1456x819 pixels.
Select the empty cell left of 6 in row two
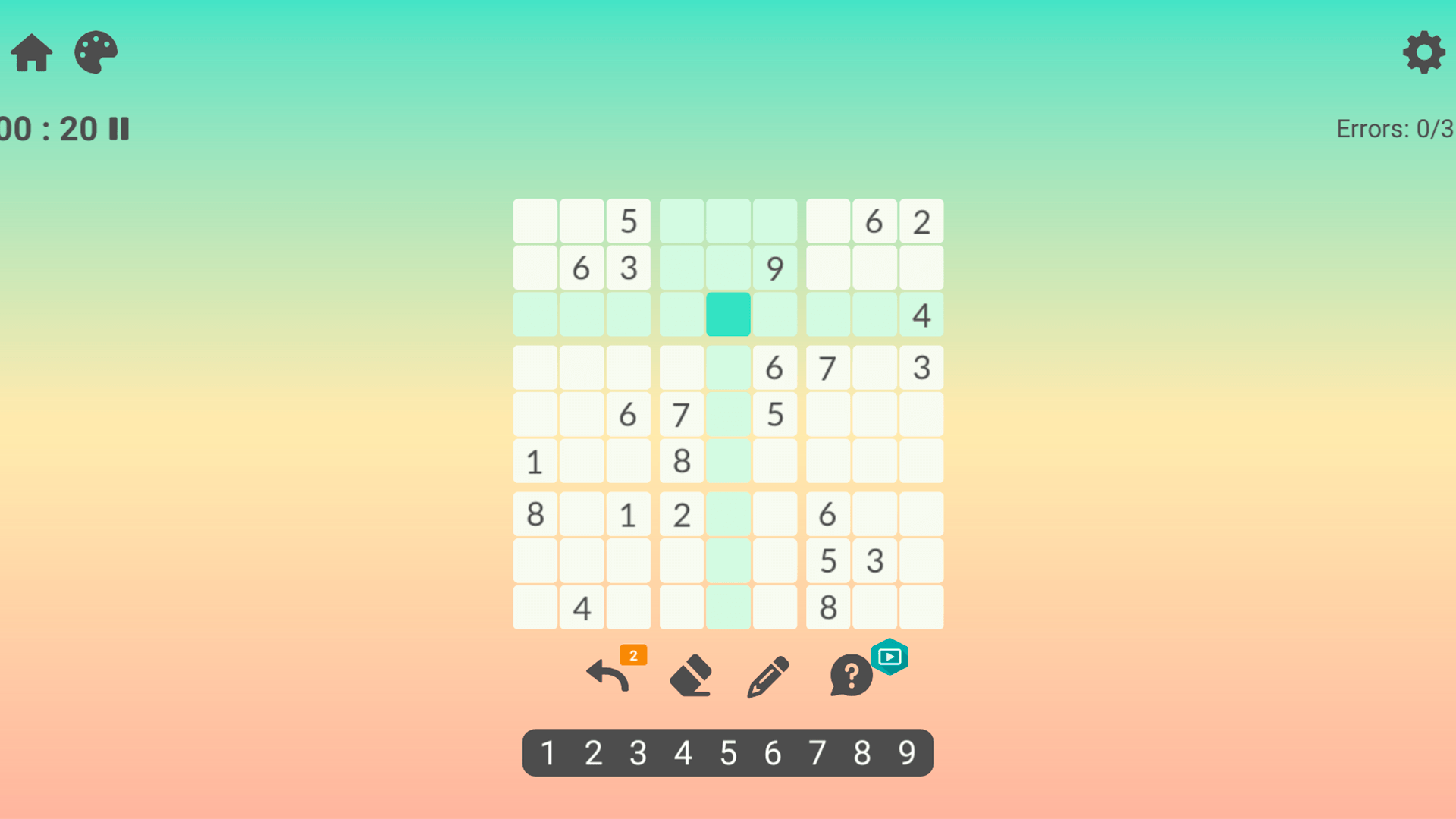(535, 267)
